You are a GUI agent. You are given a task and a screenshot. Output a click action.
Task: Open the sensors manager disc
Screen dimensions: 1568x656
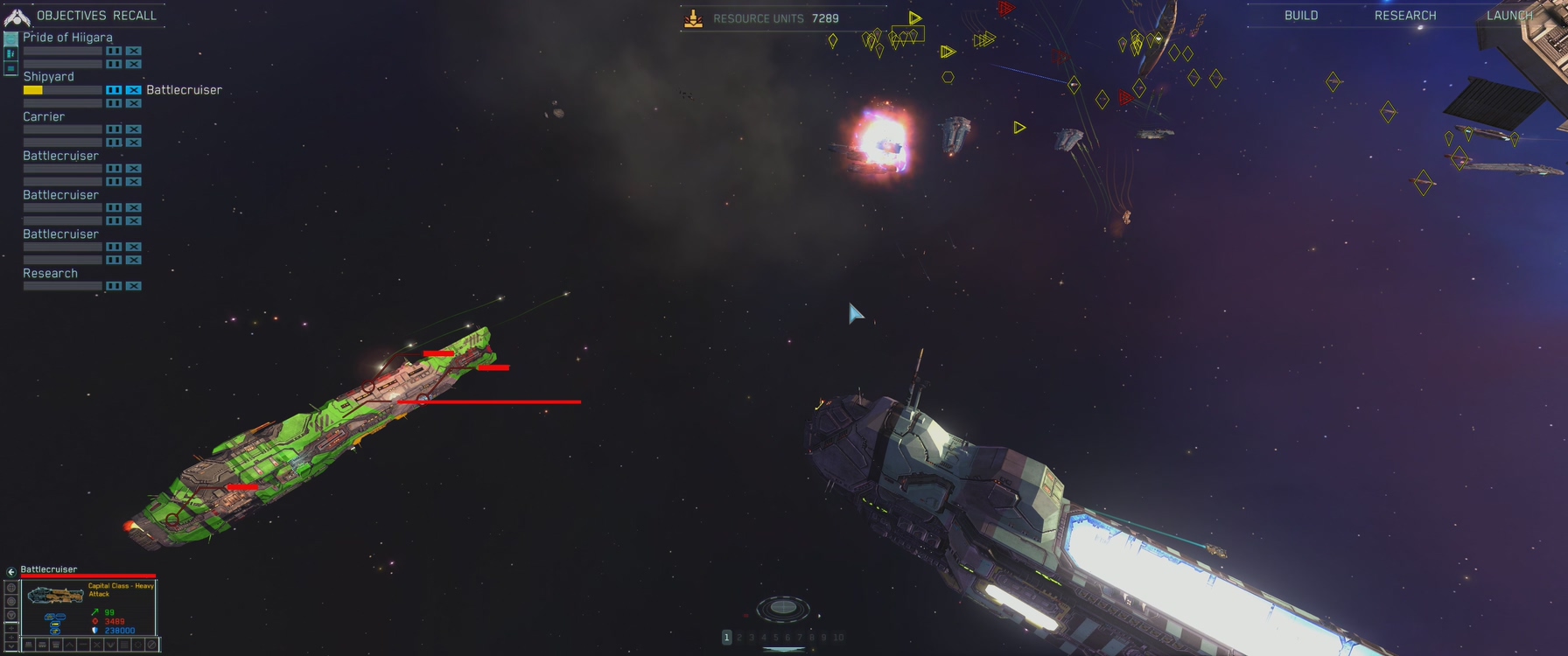coord(782,607)
